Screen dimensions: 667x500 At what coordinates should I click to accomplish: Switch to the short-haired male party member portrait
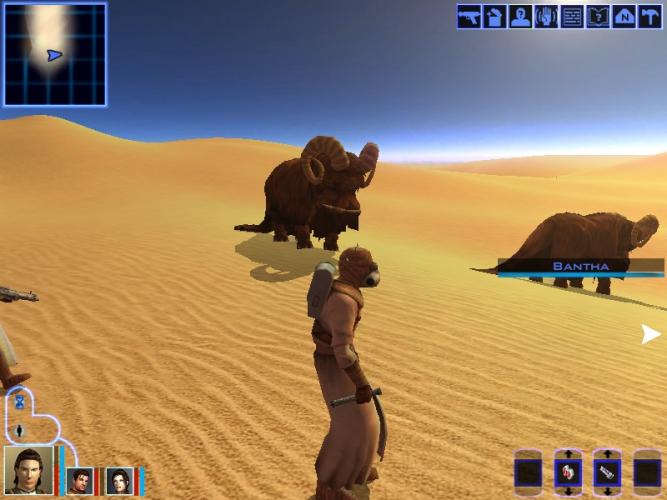[x=80, y=481]
